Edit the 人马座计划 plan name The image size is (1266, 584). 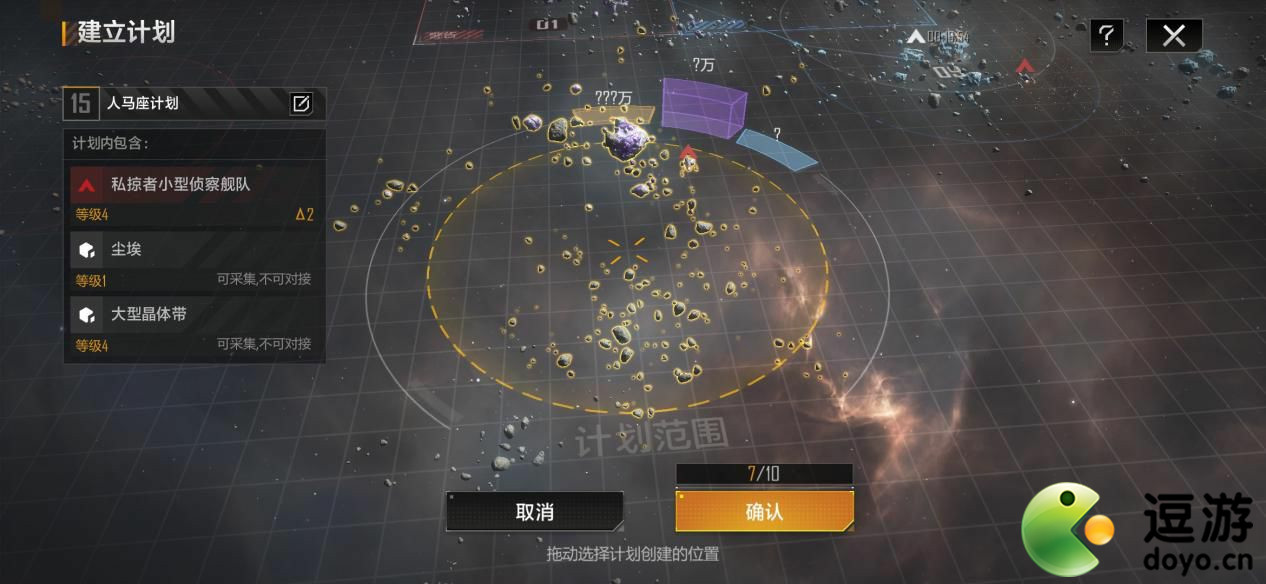tap(301, 103)
